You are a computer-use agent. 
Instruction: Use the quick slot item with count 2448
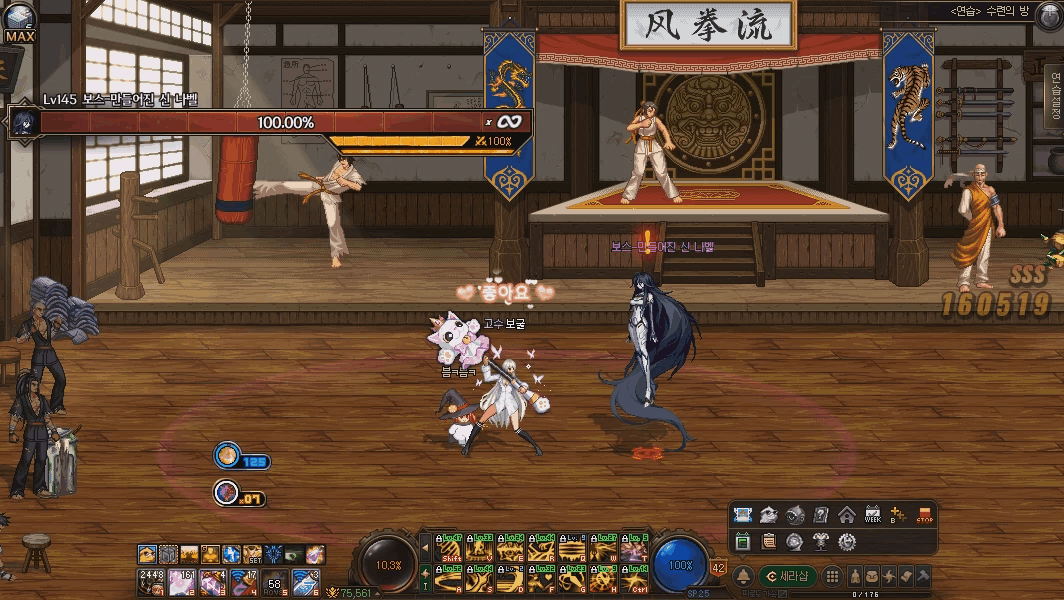pyautogui.click(x=149, y=581)
